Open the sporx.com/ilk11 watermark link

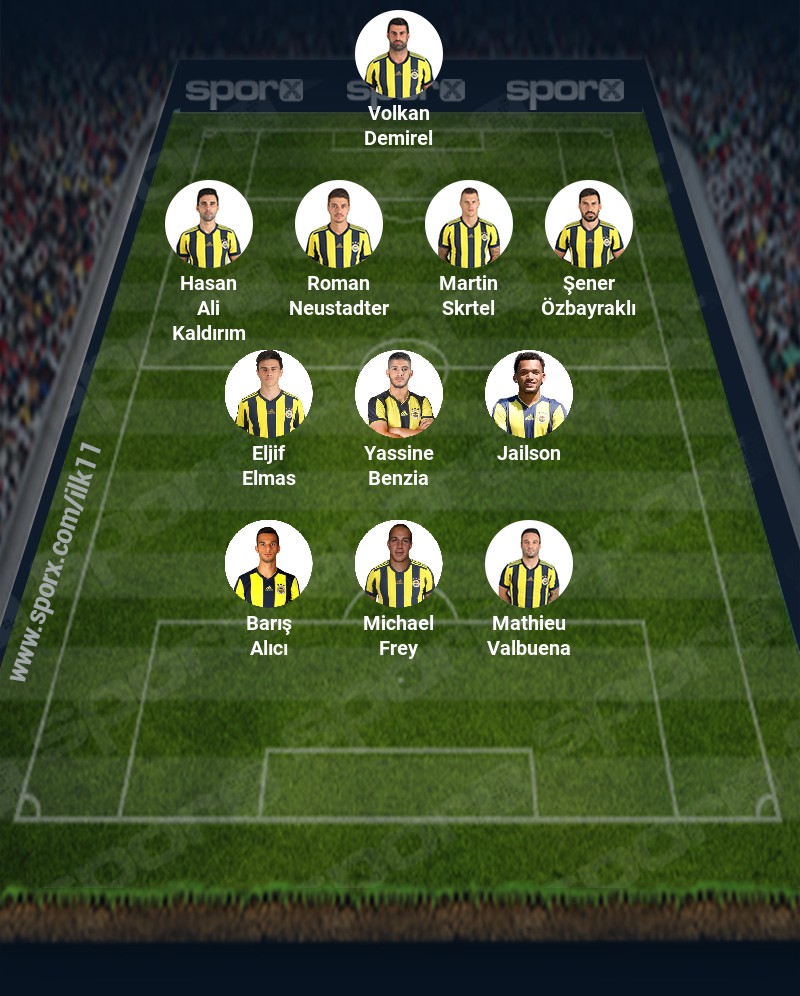point(57,562)
